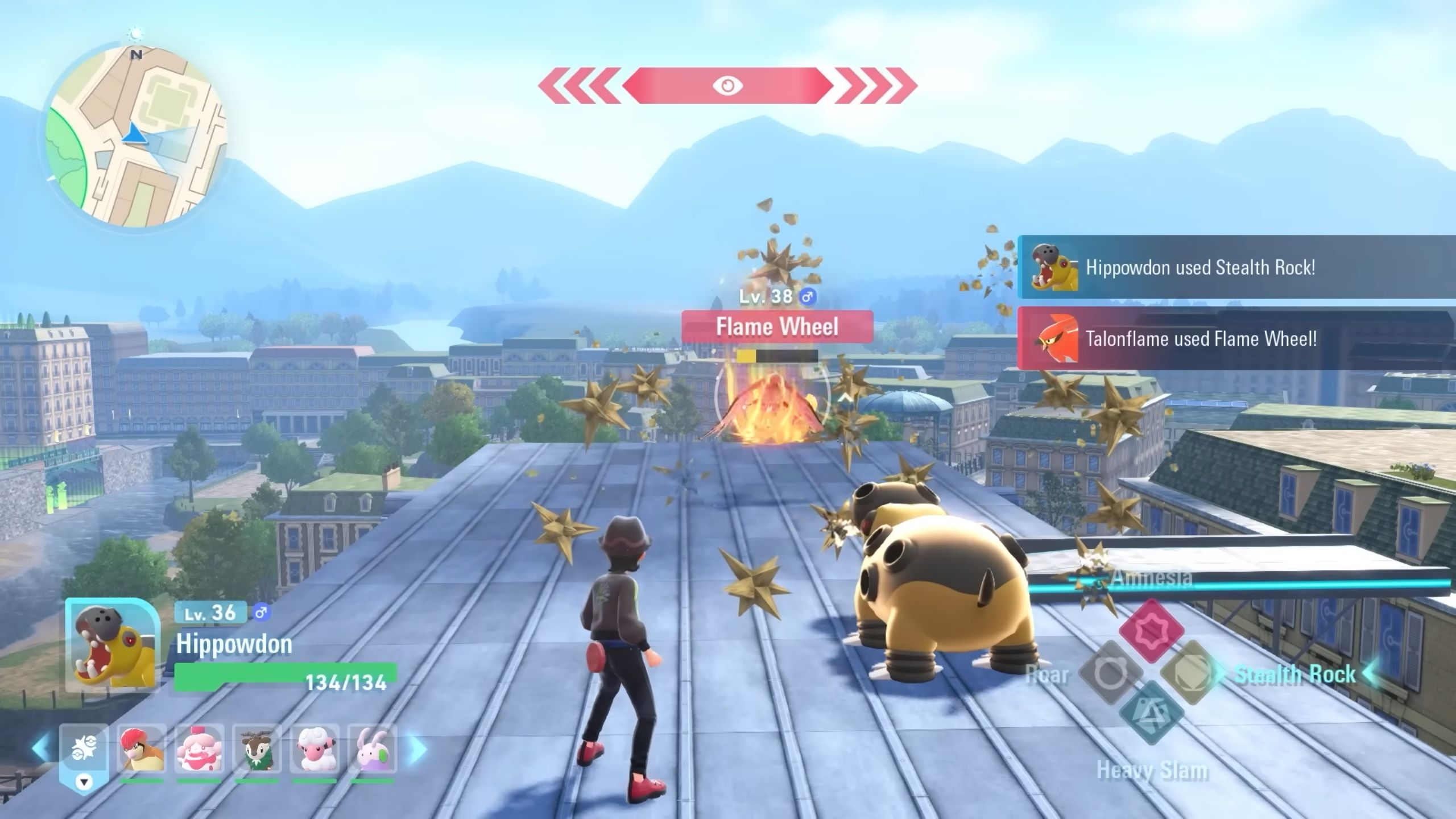Switch to Slurpuff in the party bar

point(199,749)
